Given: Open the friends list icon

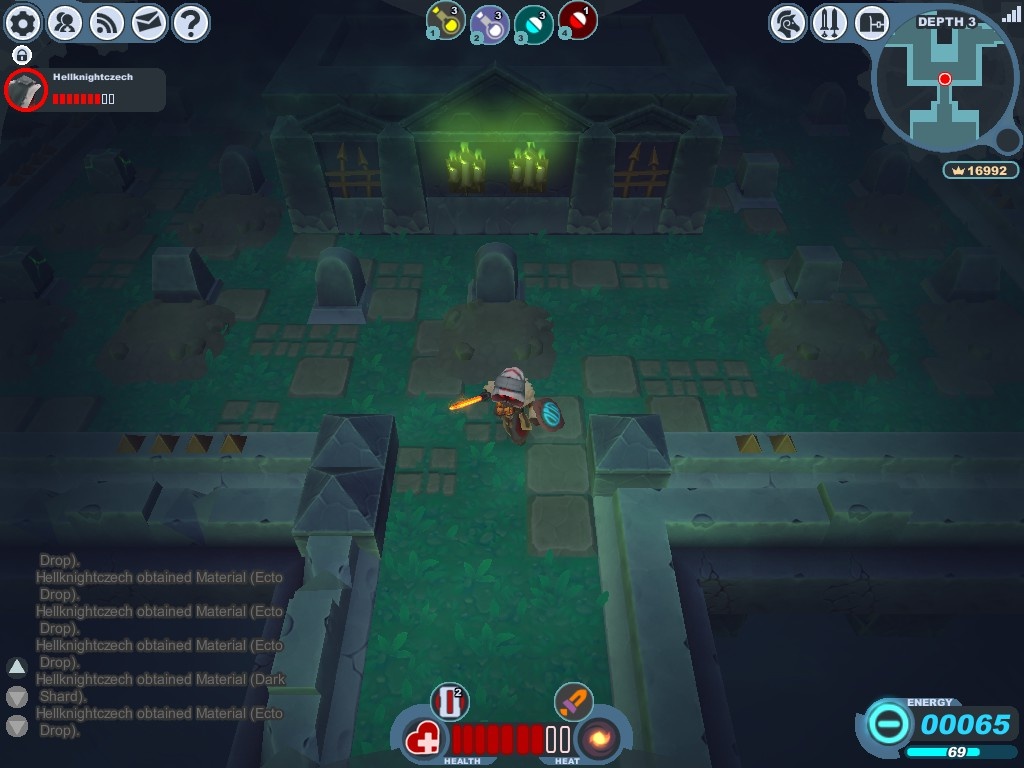Looking at the screenshot, I should tap(65, 22).
